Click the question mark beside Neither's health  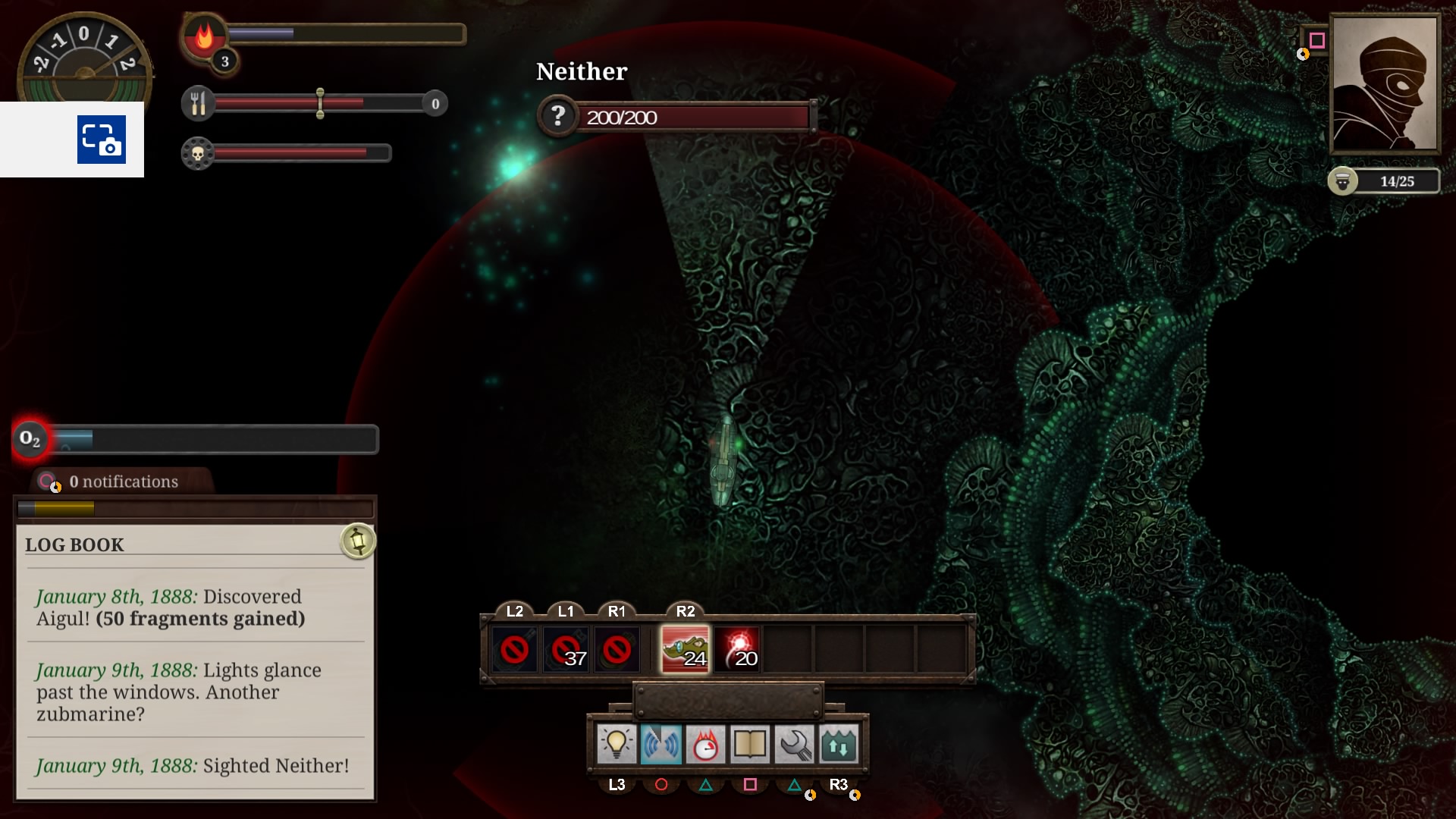pyautogui.click(x=558, y=116)
